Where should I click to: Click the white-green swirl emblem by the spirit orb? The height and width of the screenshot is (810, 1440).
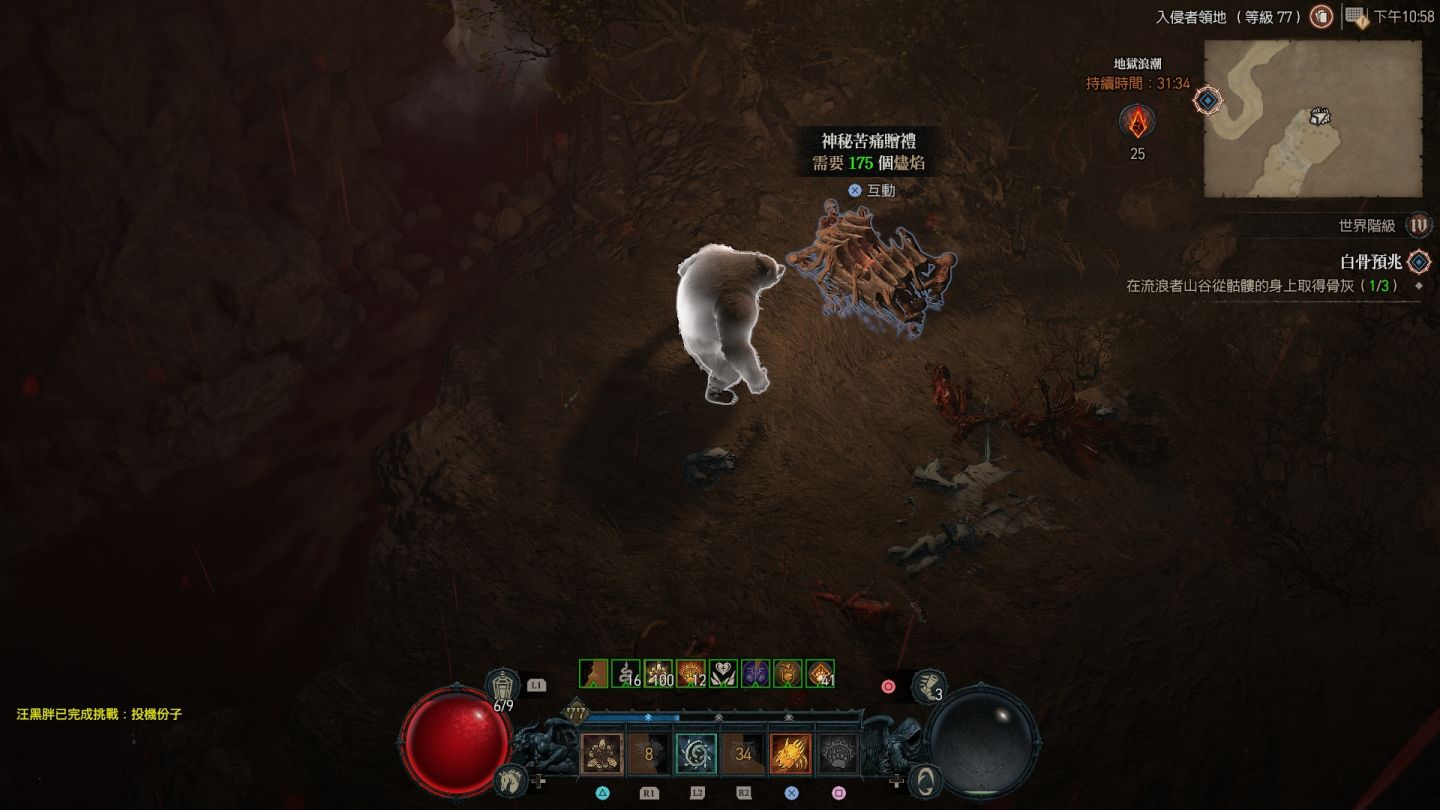coord(927,780)
